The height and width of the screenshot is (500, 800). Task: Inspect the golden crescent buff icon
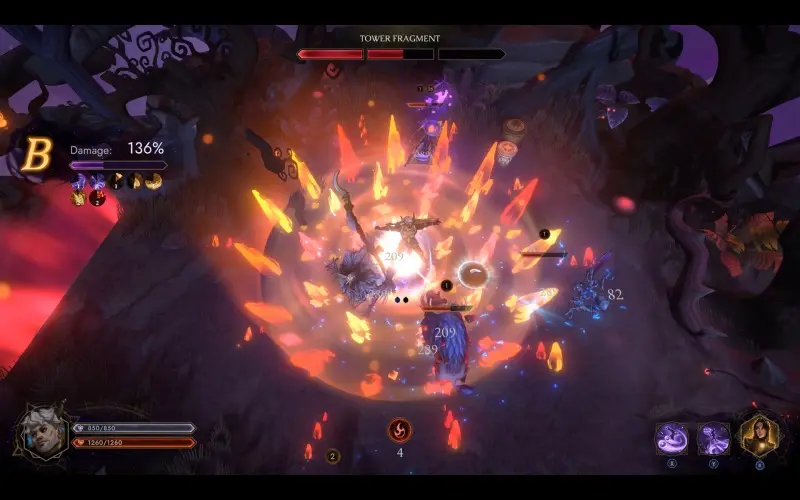pyautogui.click(x=153, y=181)
